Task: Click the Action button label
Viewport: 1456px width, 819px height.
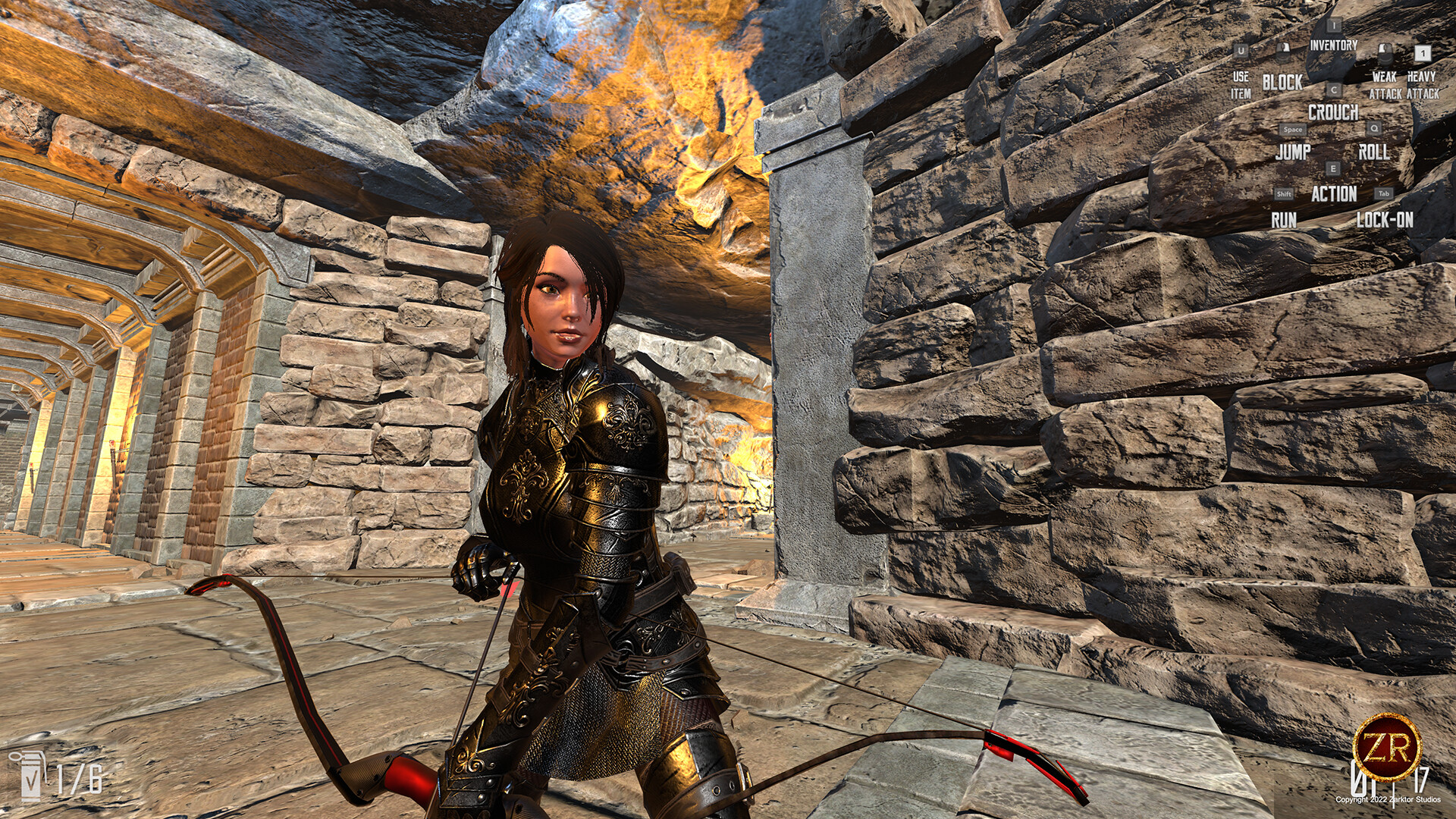Action: (x=1333, y=192)
